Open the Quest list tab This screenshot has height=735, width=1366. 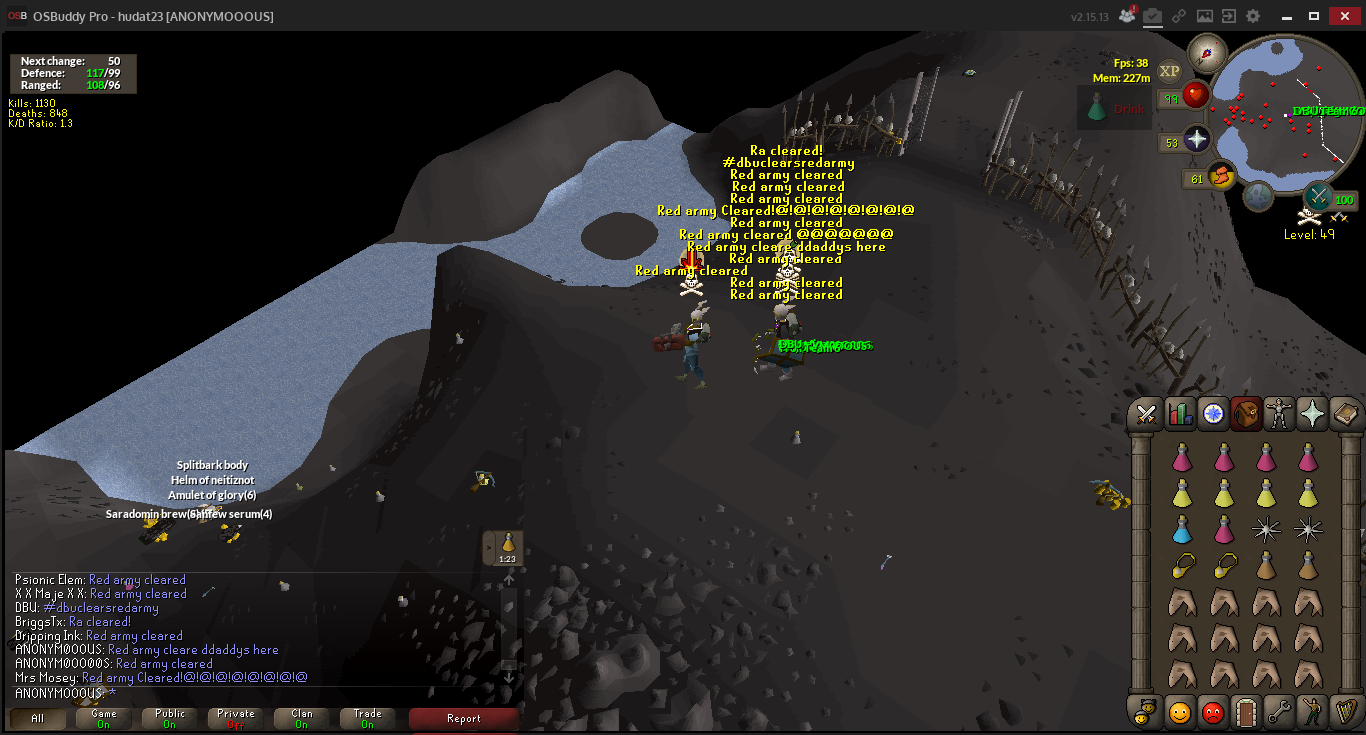tap(1214, 414)
